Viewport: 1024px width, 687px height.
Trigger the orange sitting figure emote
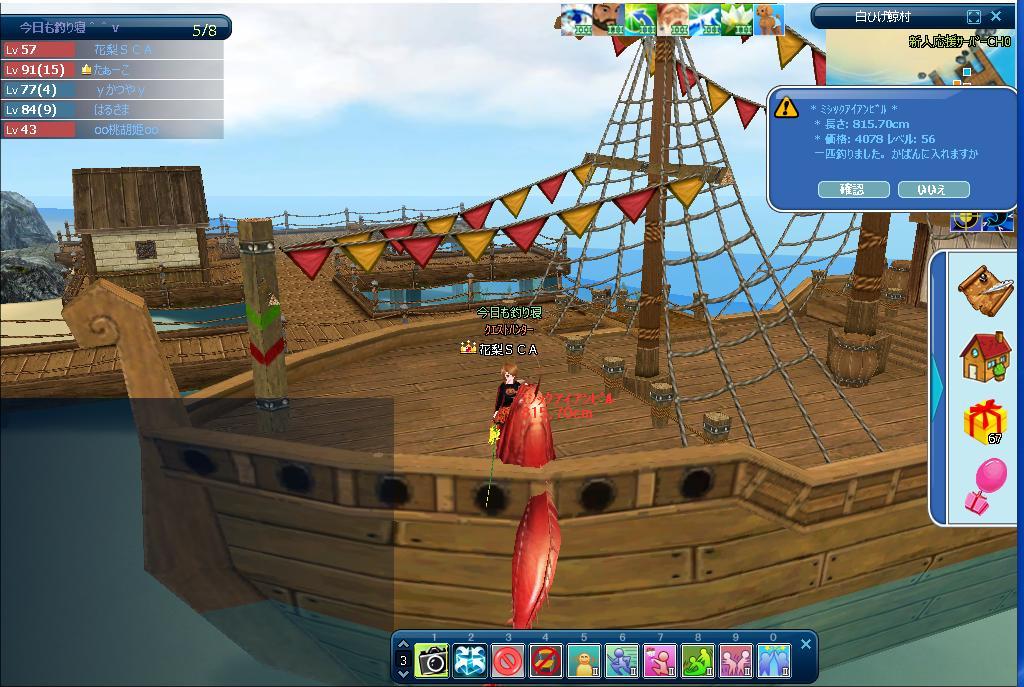click(x=584, y=661)
